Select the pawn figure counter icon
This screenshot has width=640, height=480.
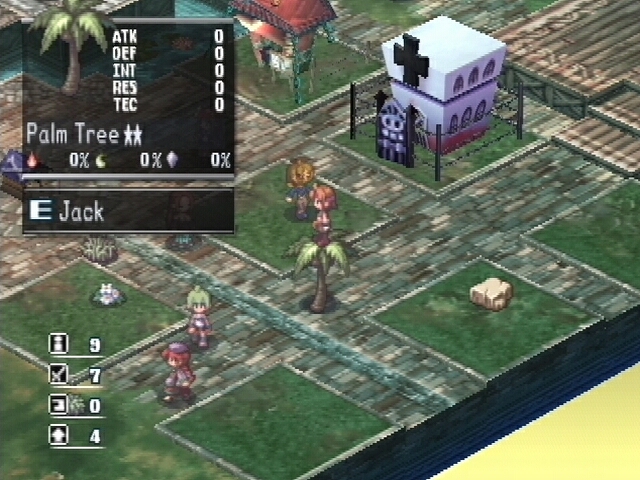(60, 345)
